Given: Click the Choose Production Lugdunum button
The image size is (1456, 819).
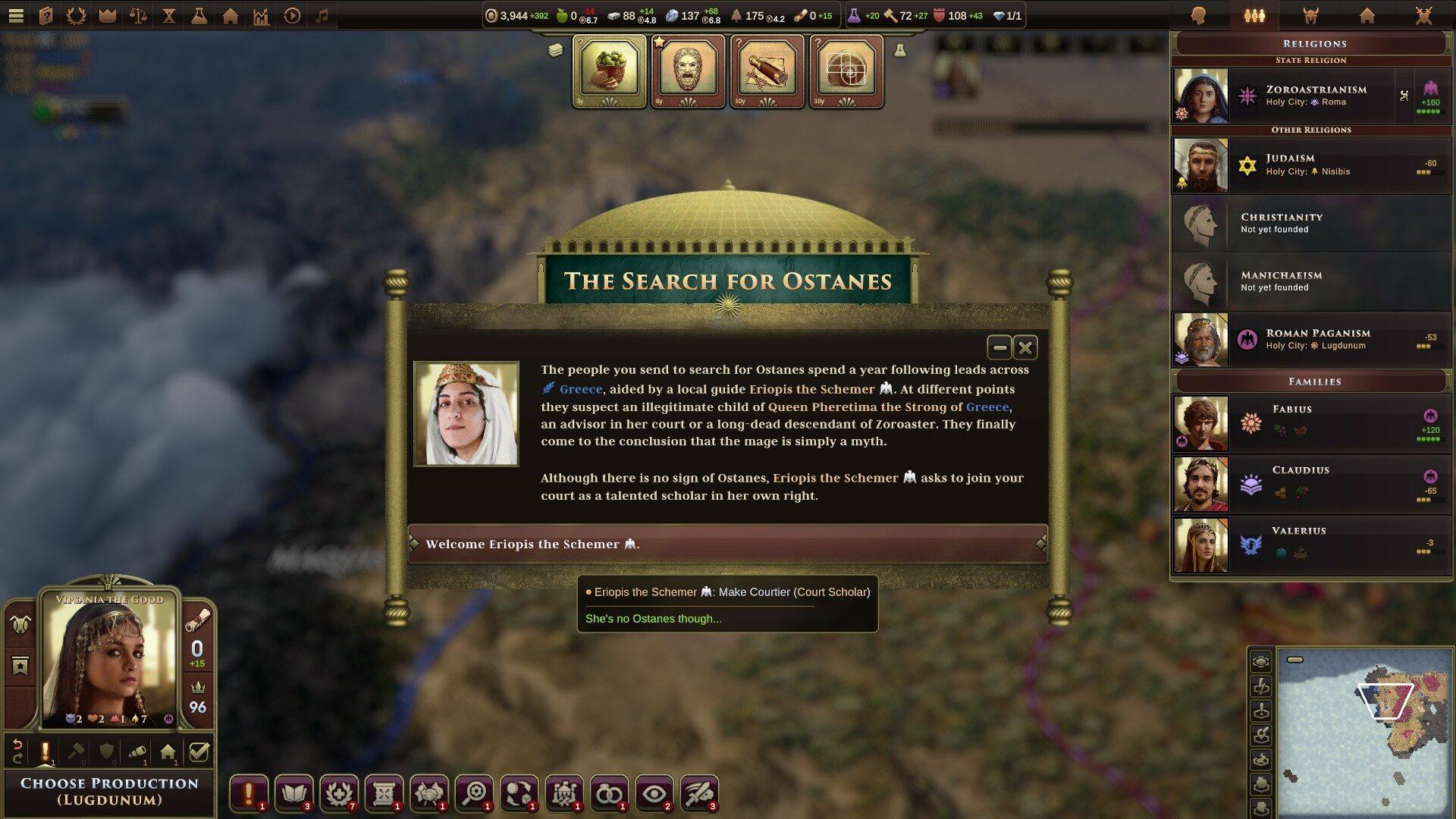Looking at the screenshot, I should coord(109,792).
